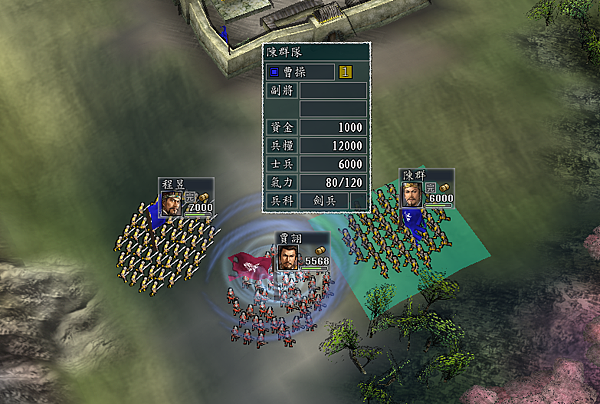Select the 陳群 unit portrait
The image size is (600, 404).
[x=411, y=194]
